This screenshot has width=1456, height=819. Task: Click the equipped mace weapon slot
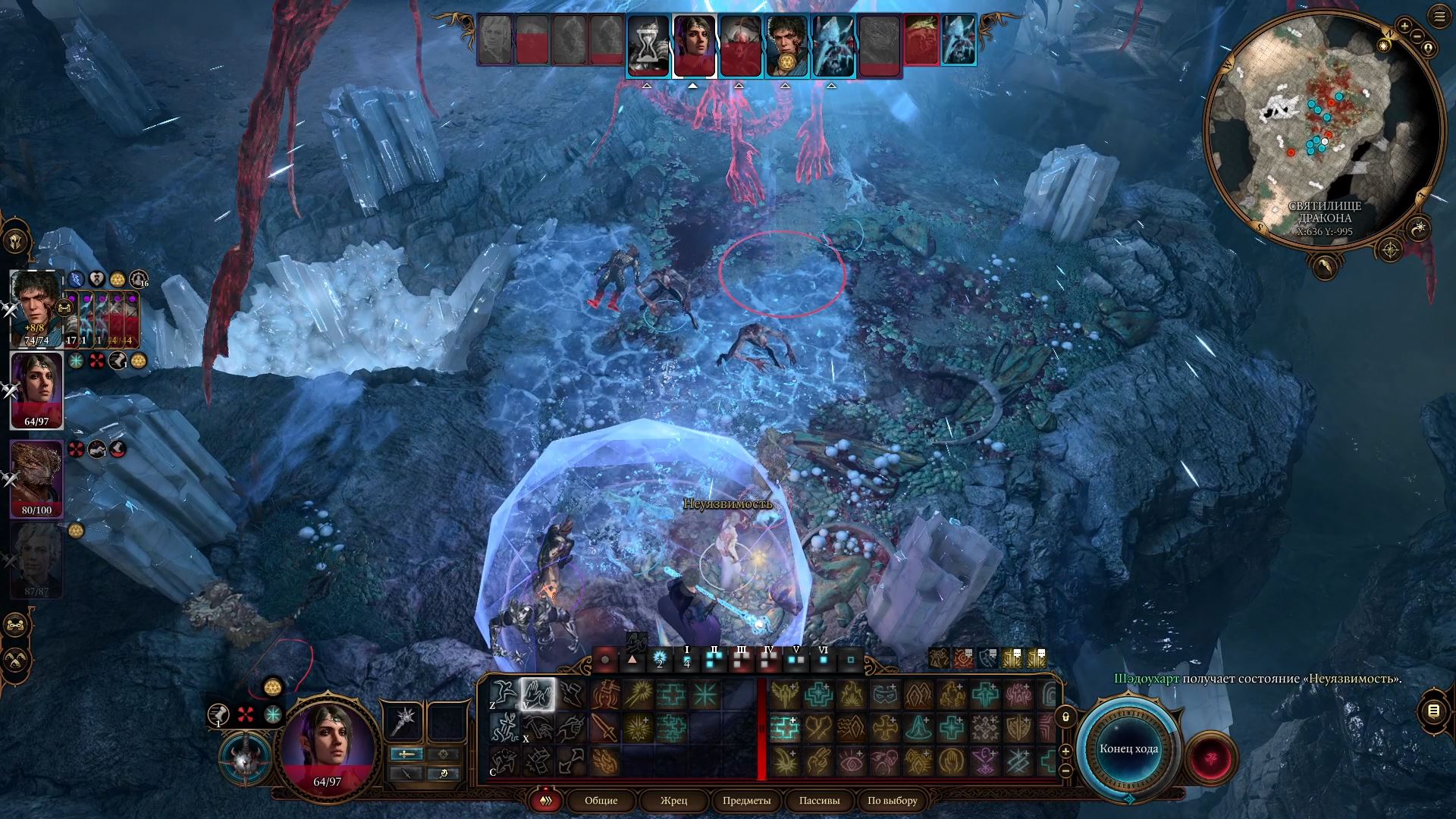403,722
